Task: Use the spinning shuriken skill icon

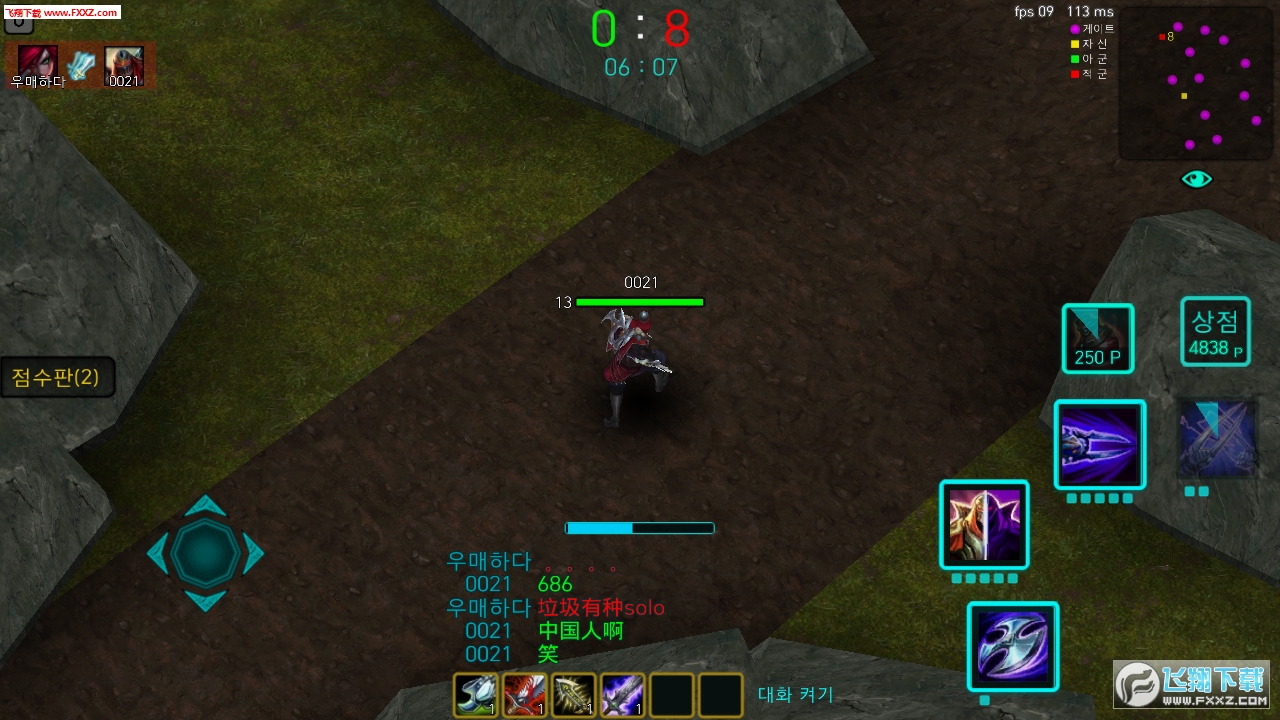Action: tap(1013, 645)
